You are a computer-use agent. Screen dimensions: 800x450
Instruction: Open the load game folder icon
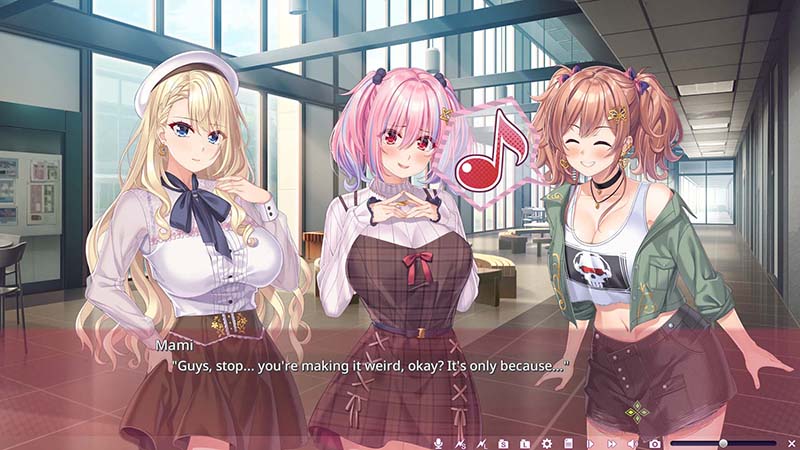(x=525, y=443)
